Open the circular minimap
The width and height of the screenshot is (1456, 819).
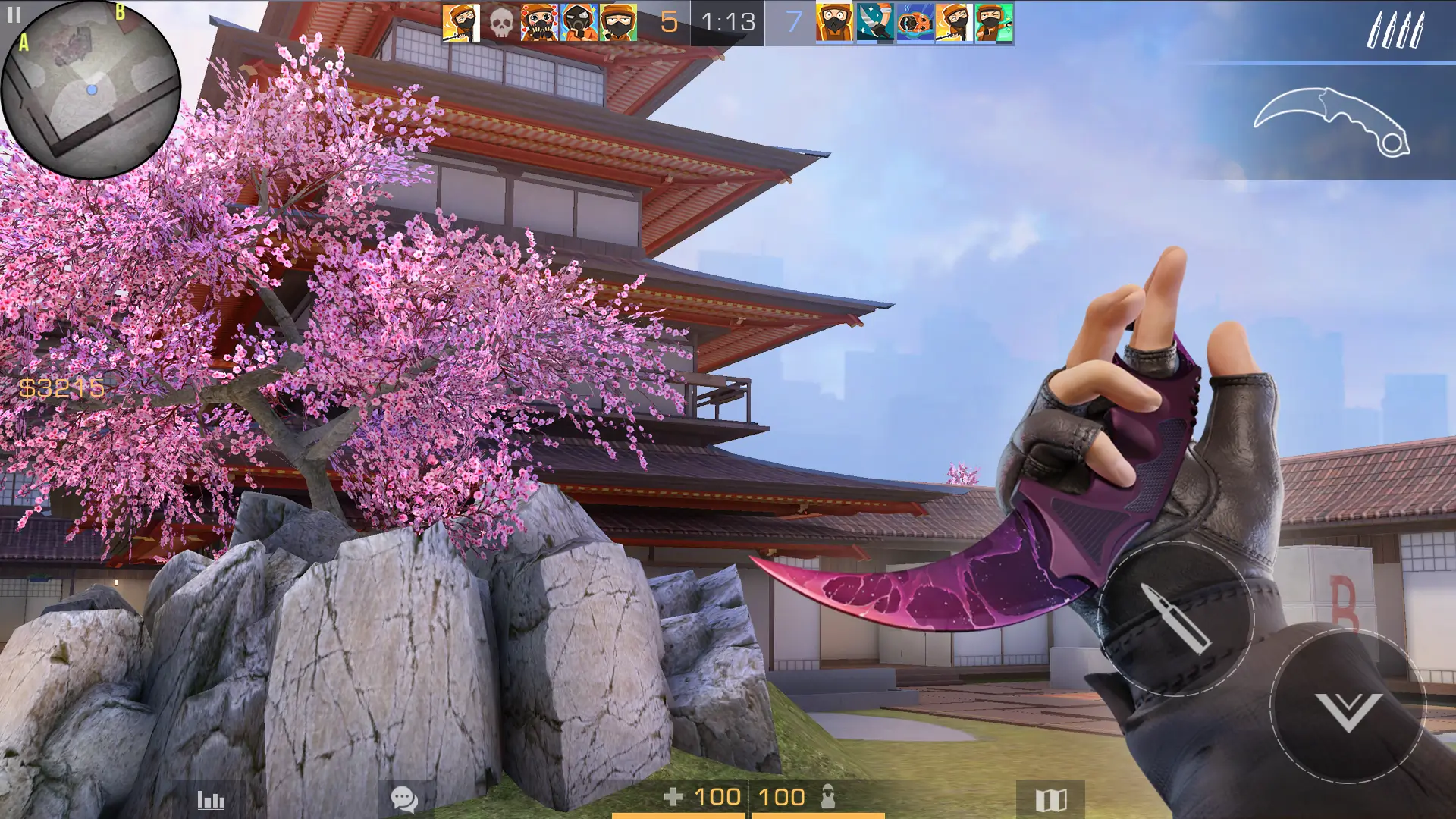pos(91,91)
